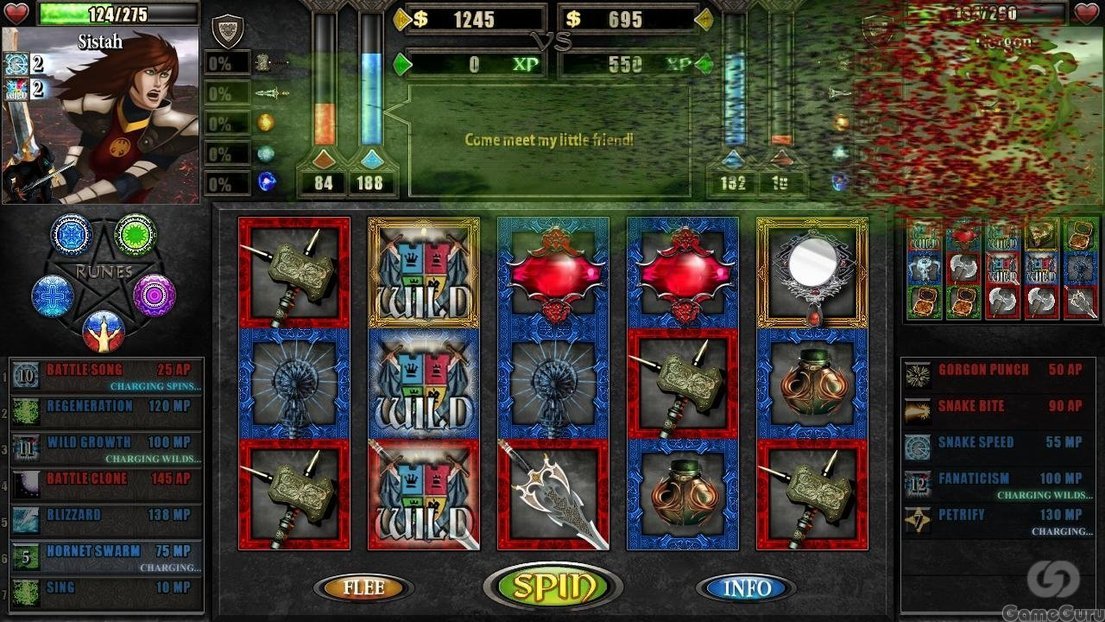The width and height of the screenshot is (1105, 622).
Task: Cast the Battle Song ability
Action: click(106, 376)
